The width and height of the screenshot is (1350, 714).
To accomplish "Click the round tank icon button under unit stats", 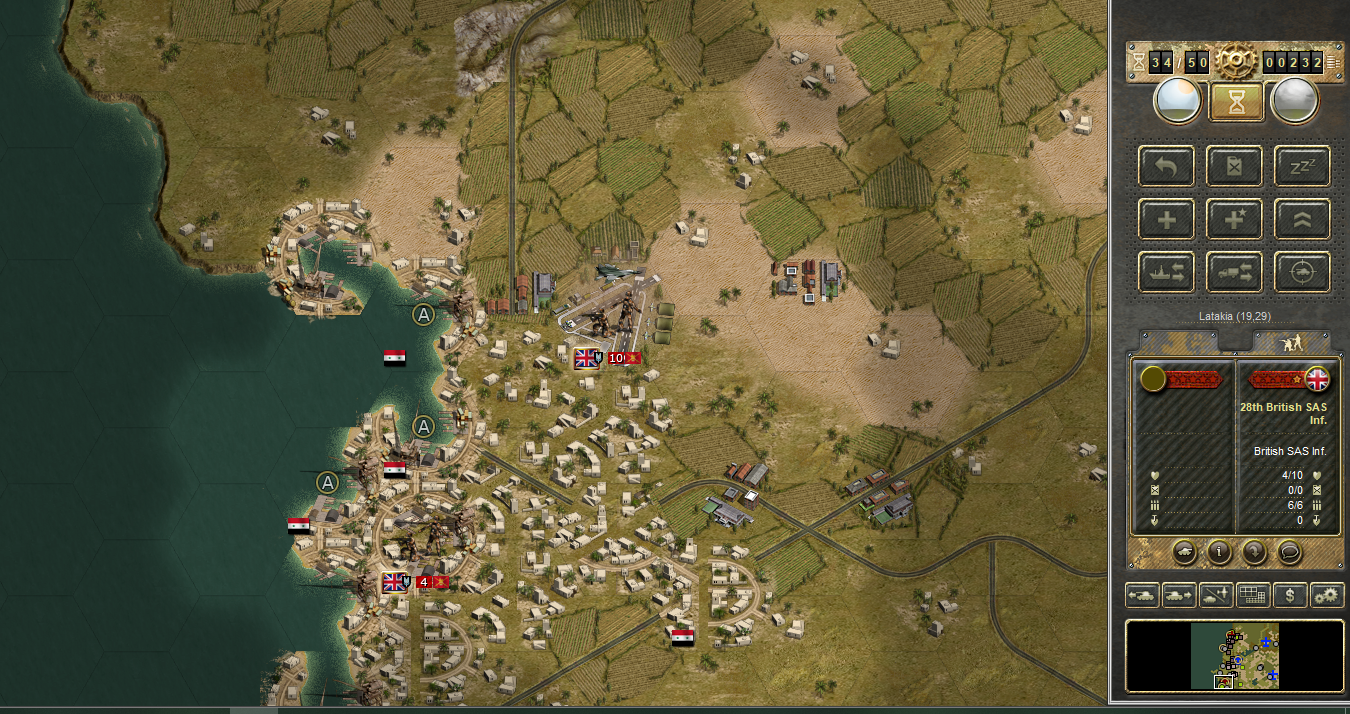I will tap(1182, 551).
